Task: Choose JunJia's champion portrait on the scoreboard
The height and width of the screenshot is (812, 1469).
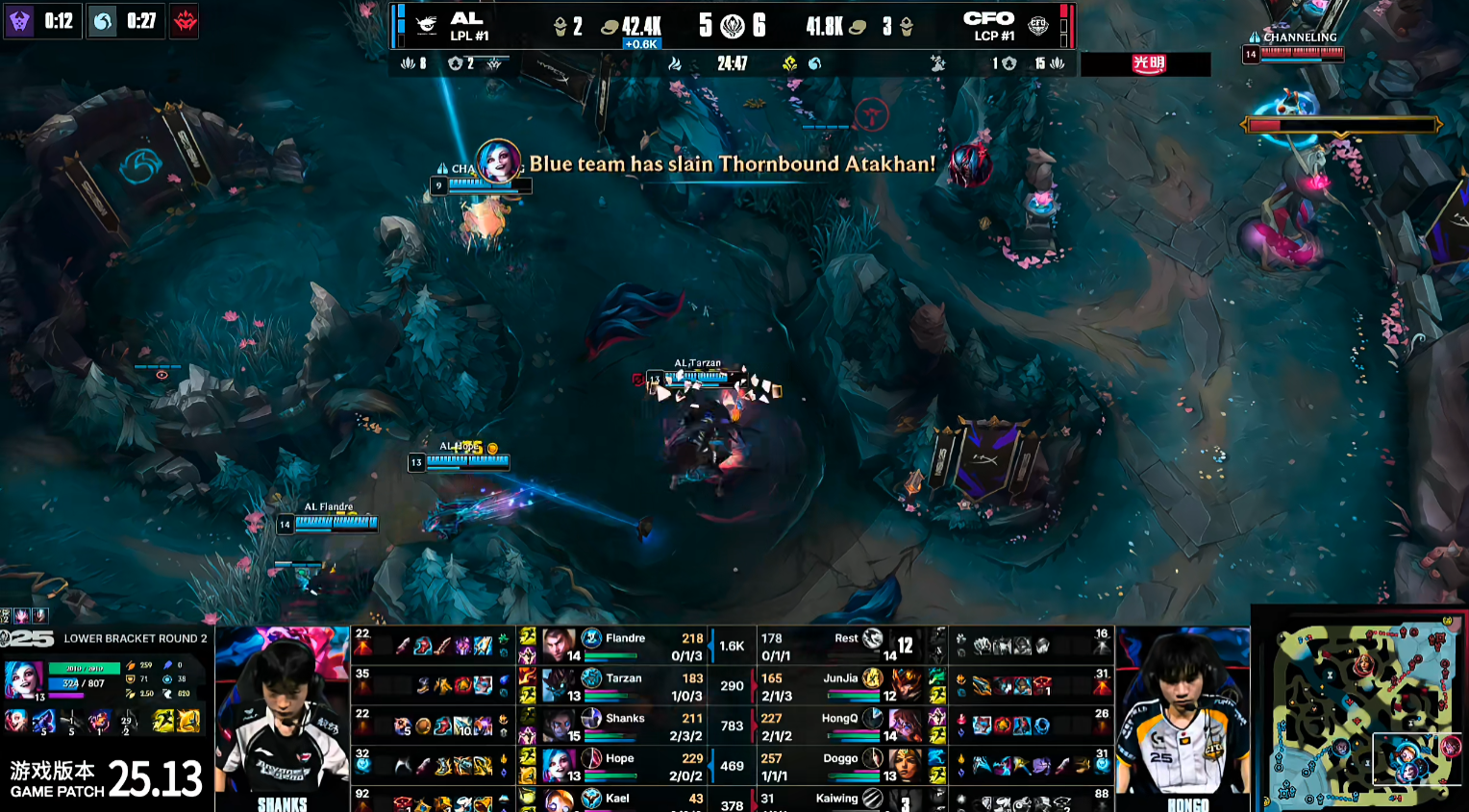Action: (905, 685)
